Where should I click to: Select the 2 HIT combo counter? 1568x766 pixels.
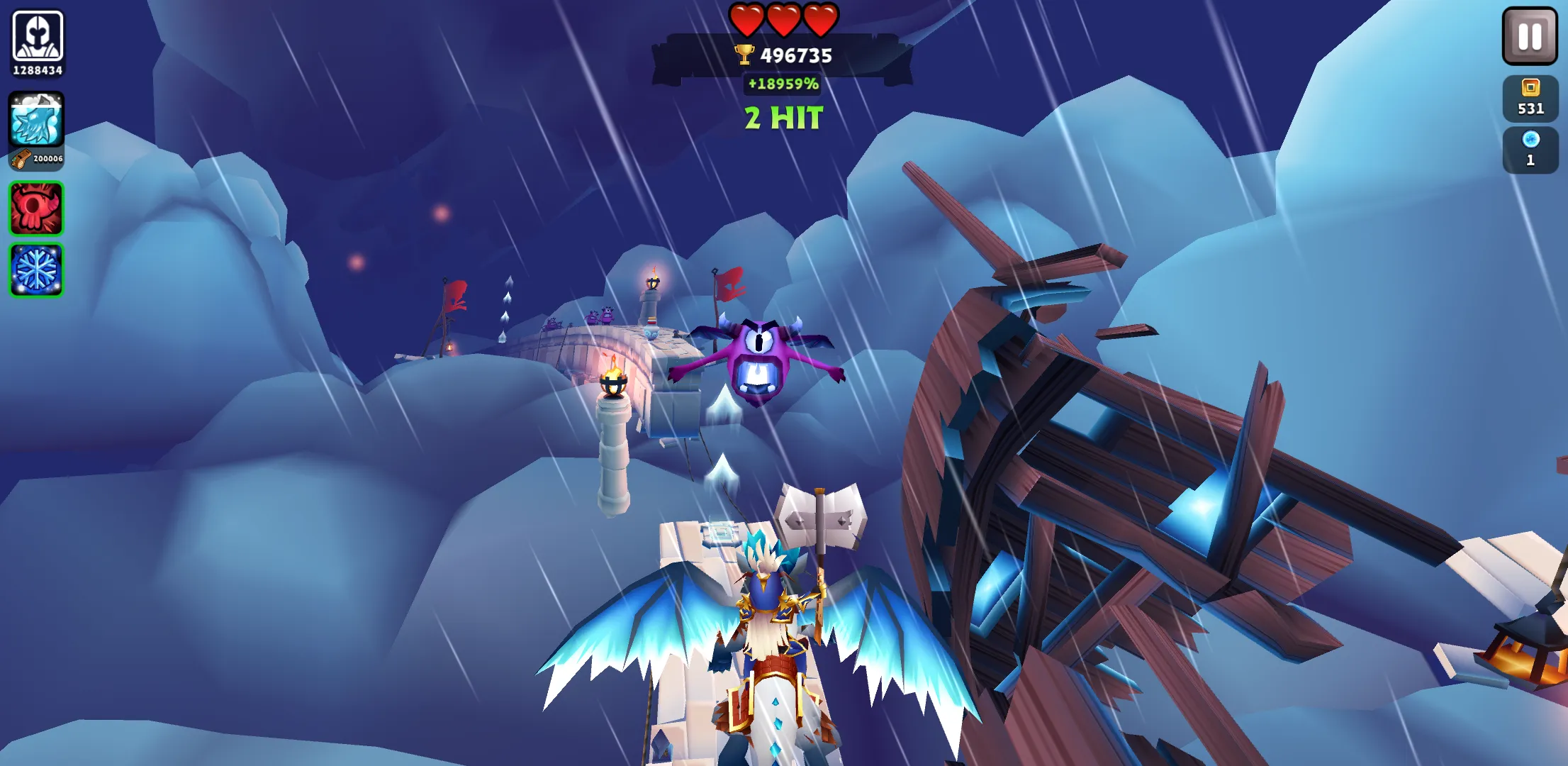pos(783,116)
